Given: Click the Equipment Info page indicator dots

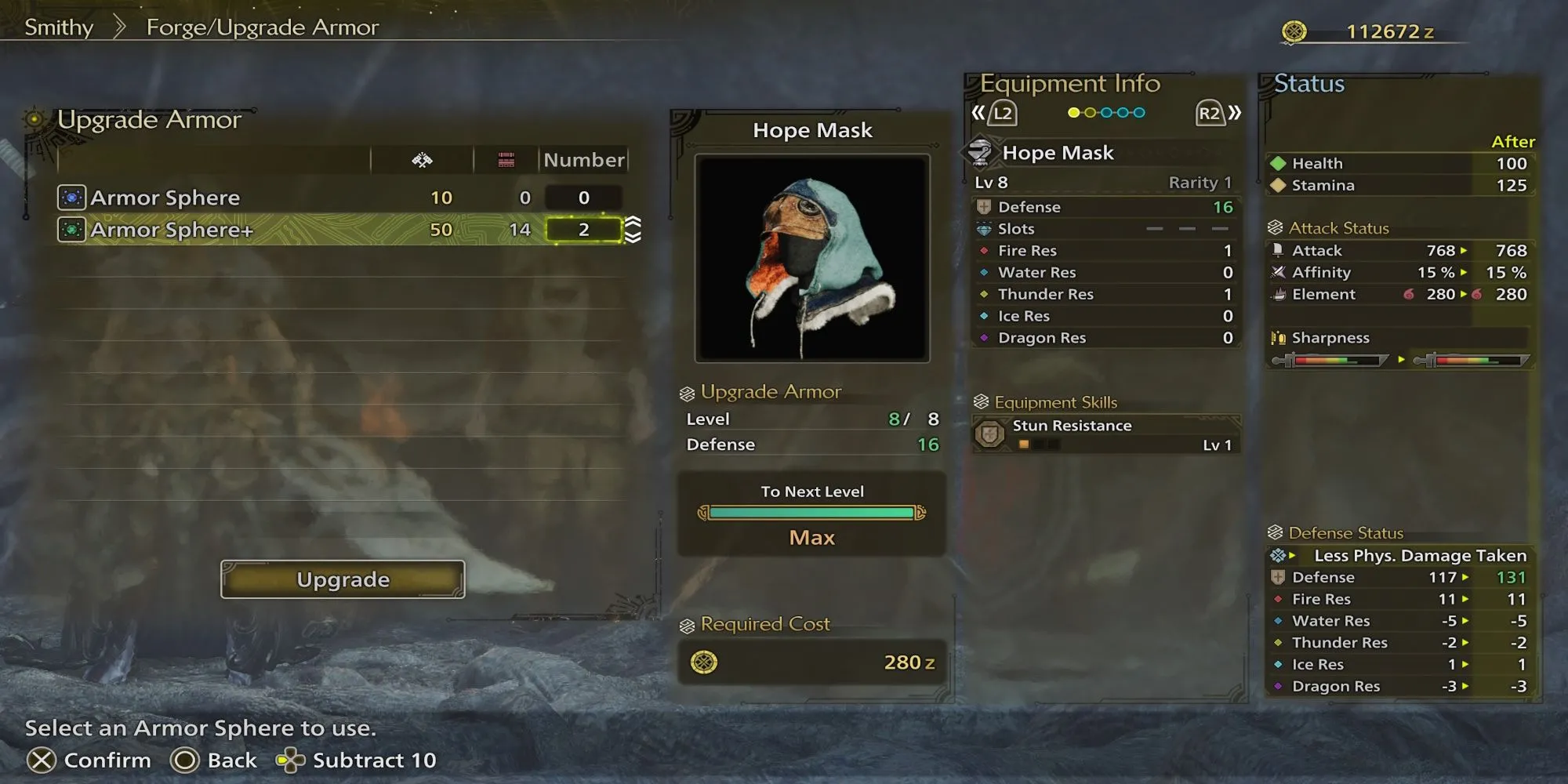Looking at the screenshot, I should click(x=1106, y=113).
